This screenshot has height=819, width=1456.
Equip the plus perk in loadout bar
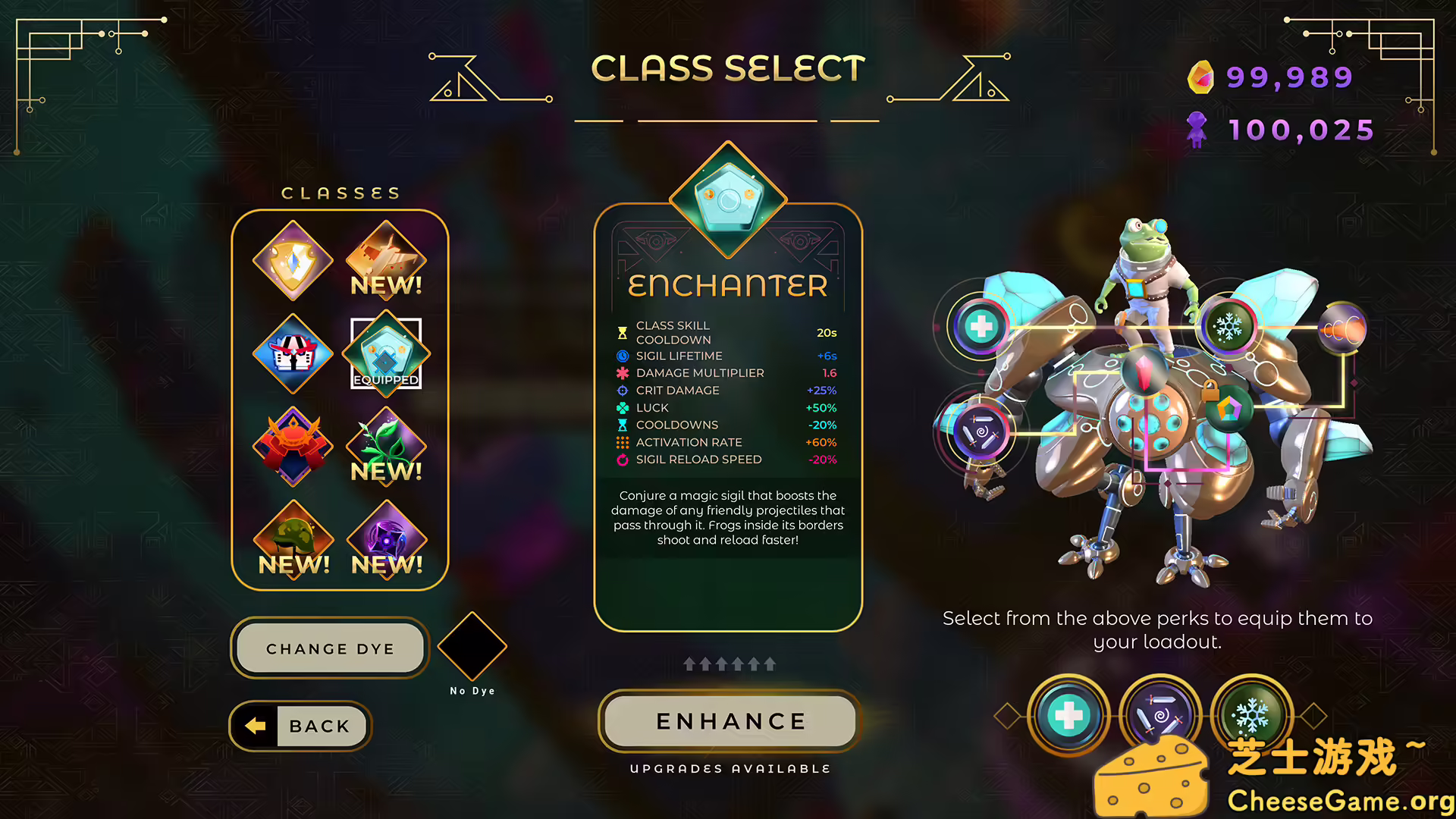(x=1068, y=715)
